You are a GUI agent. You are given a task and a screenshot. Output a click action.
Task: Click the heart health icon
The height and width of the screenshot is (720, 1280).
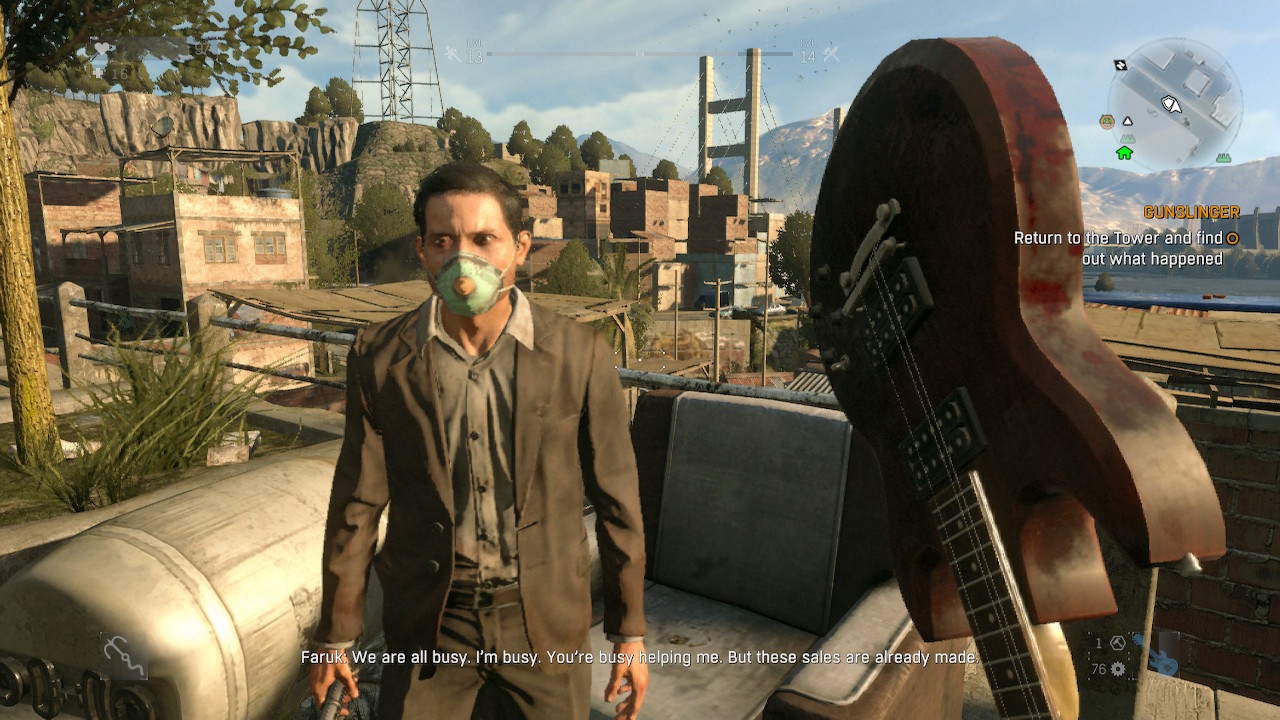(x=104, y=48)
